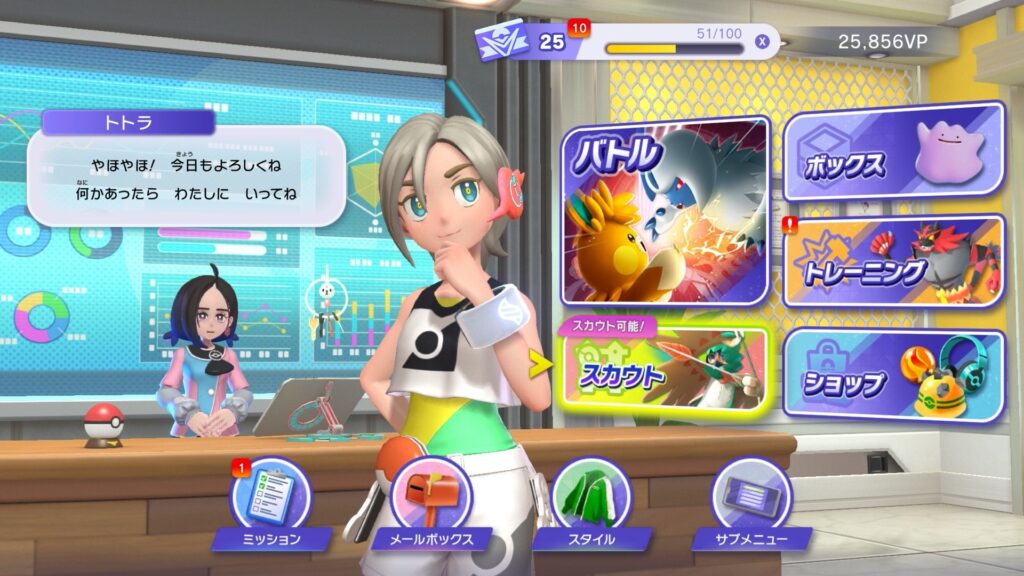Screen dimensions: 1024x576
Task: Click the rank 25 badge emblem
Action: tap(502, 41)
